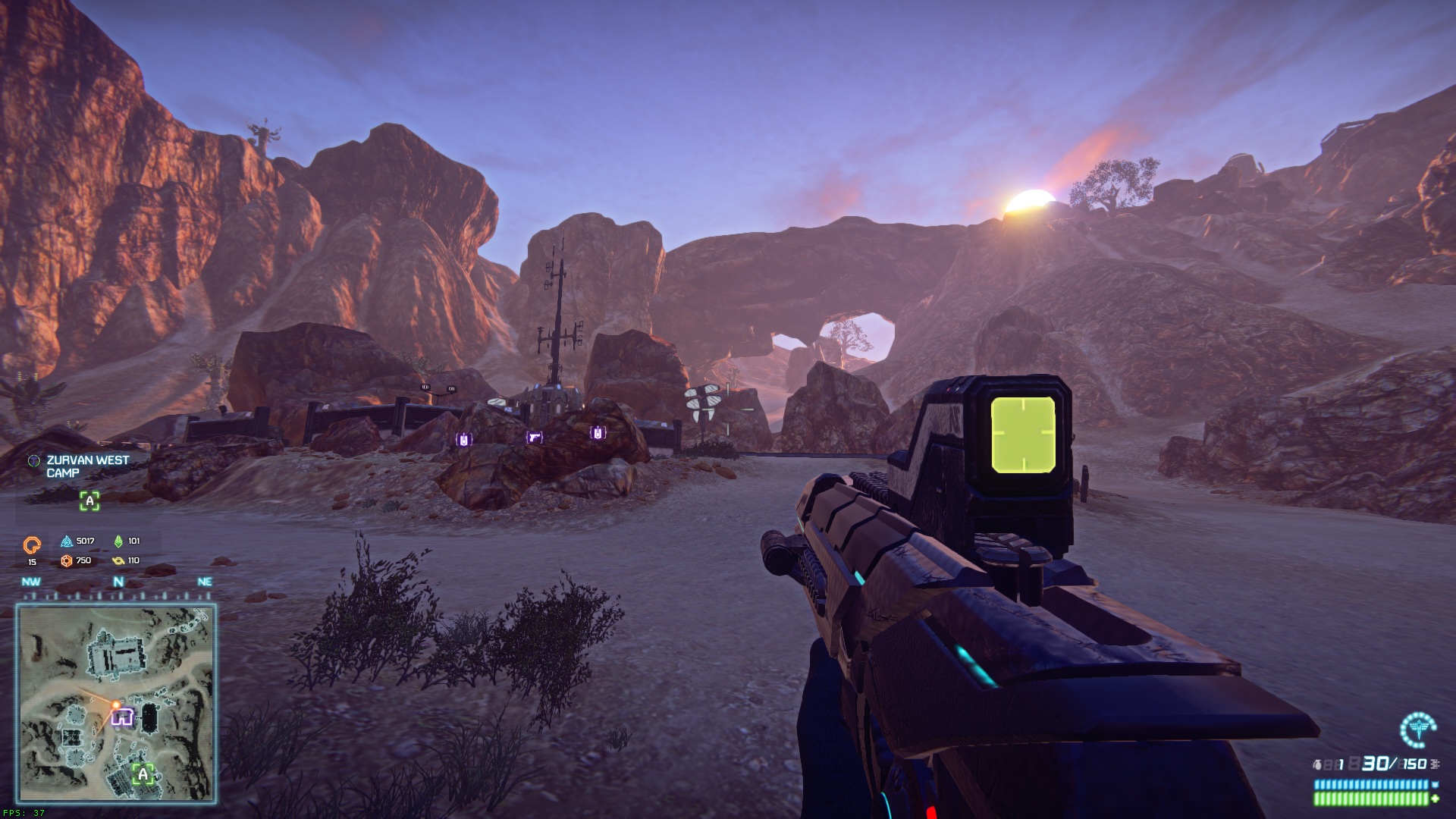This screenshot has width=1456, height=819.
Task: Click the orange swirl icon above 15
Action: tap(32, 544)
